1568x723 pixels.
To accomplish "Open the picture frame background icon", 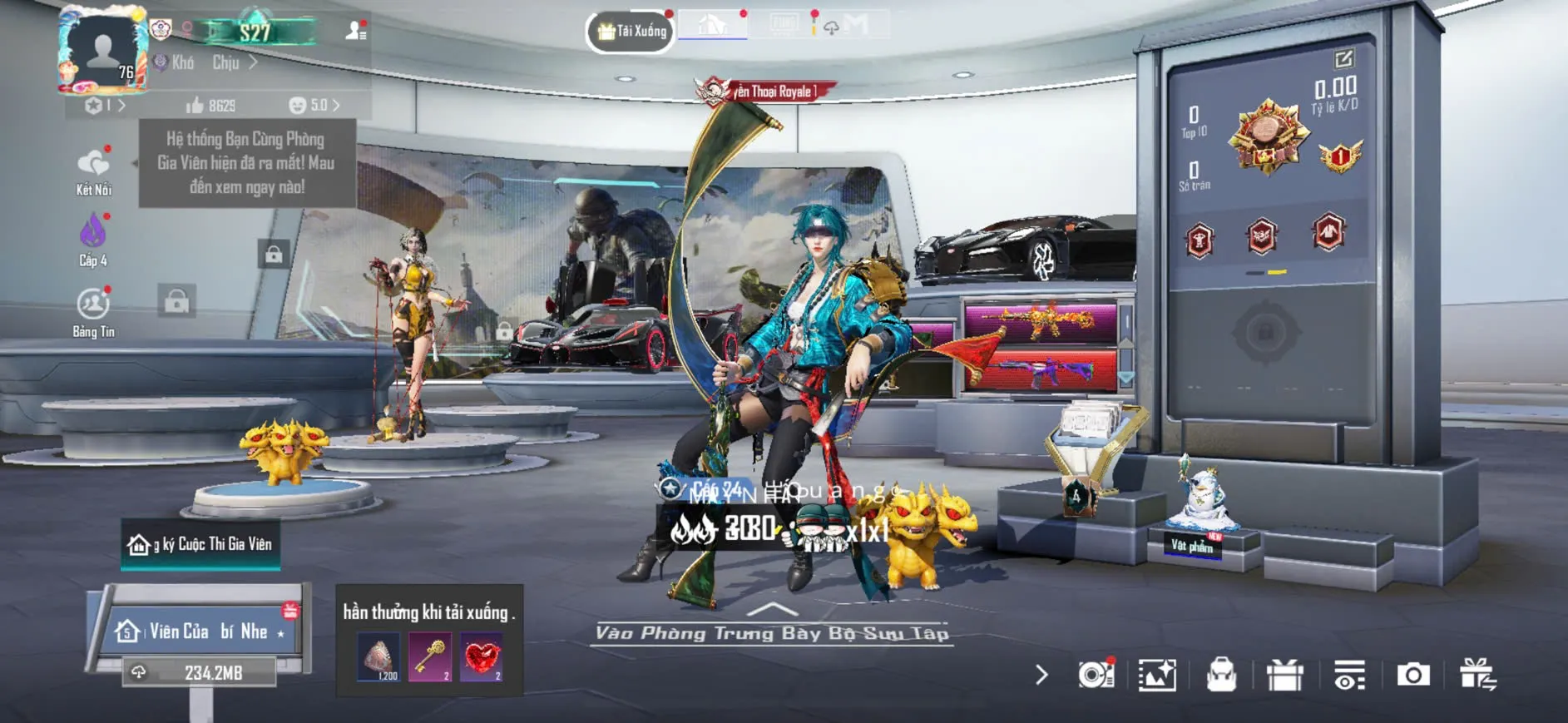I will pyautogui.click(x=1157, y=675).
